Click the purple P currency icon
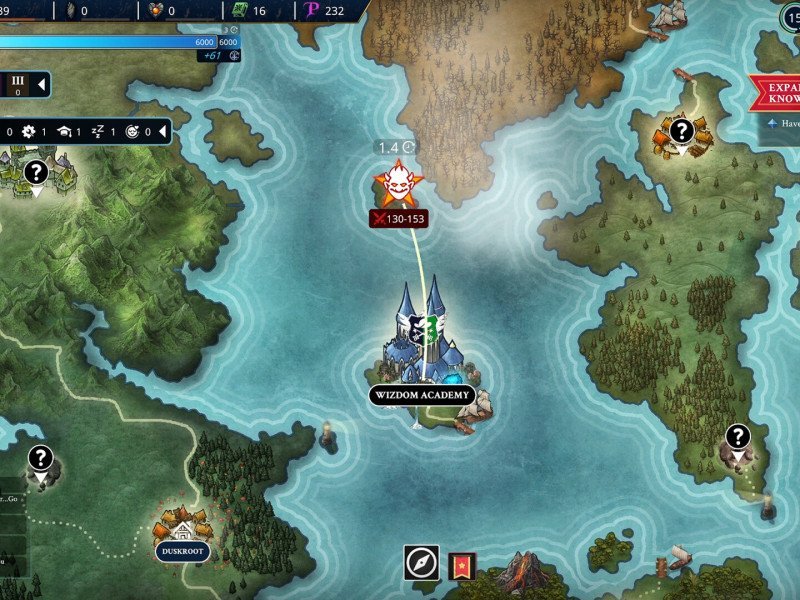The image size is (800, 600). [x=312, y=11]
